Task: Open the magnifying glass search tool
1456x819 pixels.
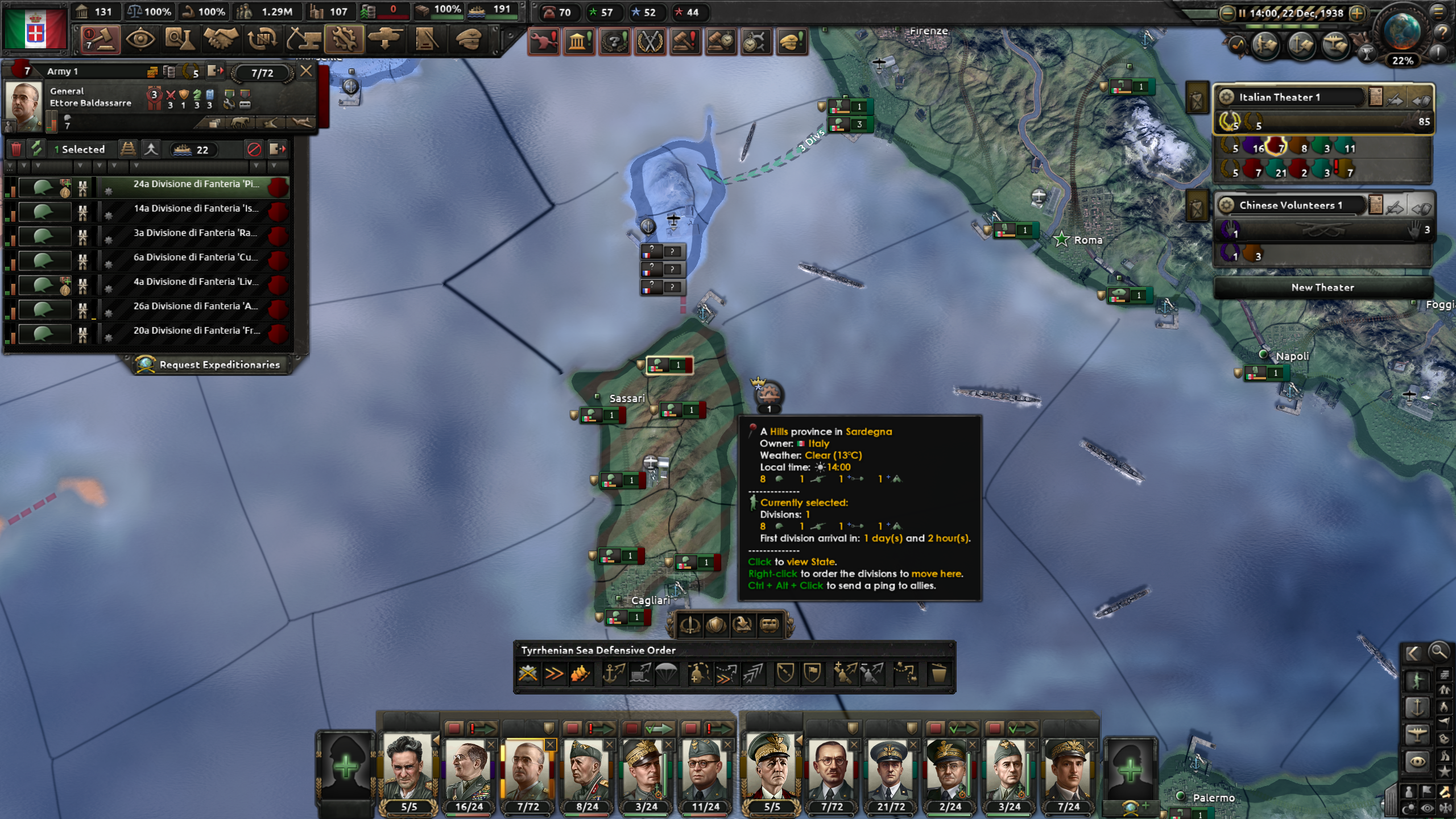Action: point(1438,652)
